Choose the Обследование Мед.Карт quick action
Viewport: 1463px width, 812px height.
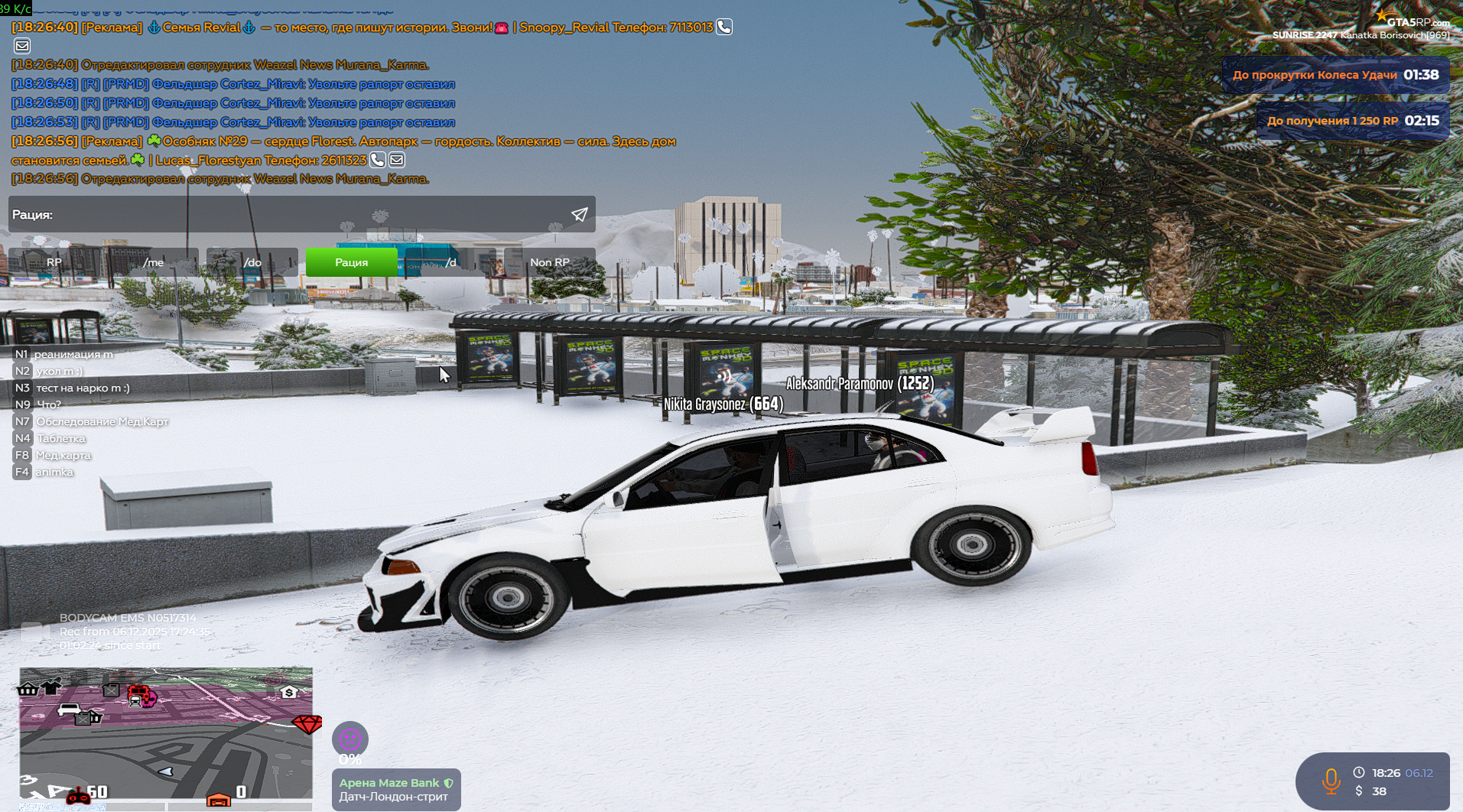point(102,421)
